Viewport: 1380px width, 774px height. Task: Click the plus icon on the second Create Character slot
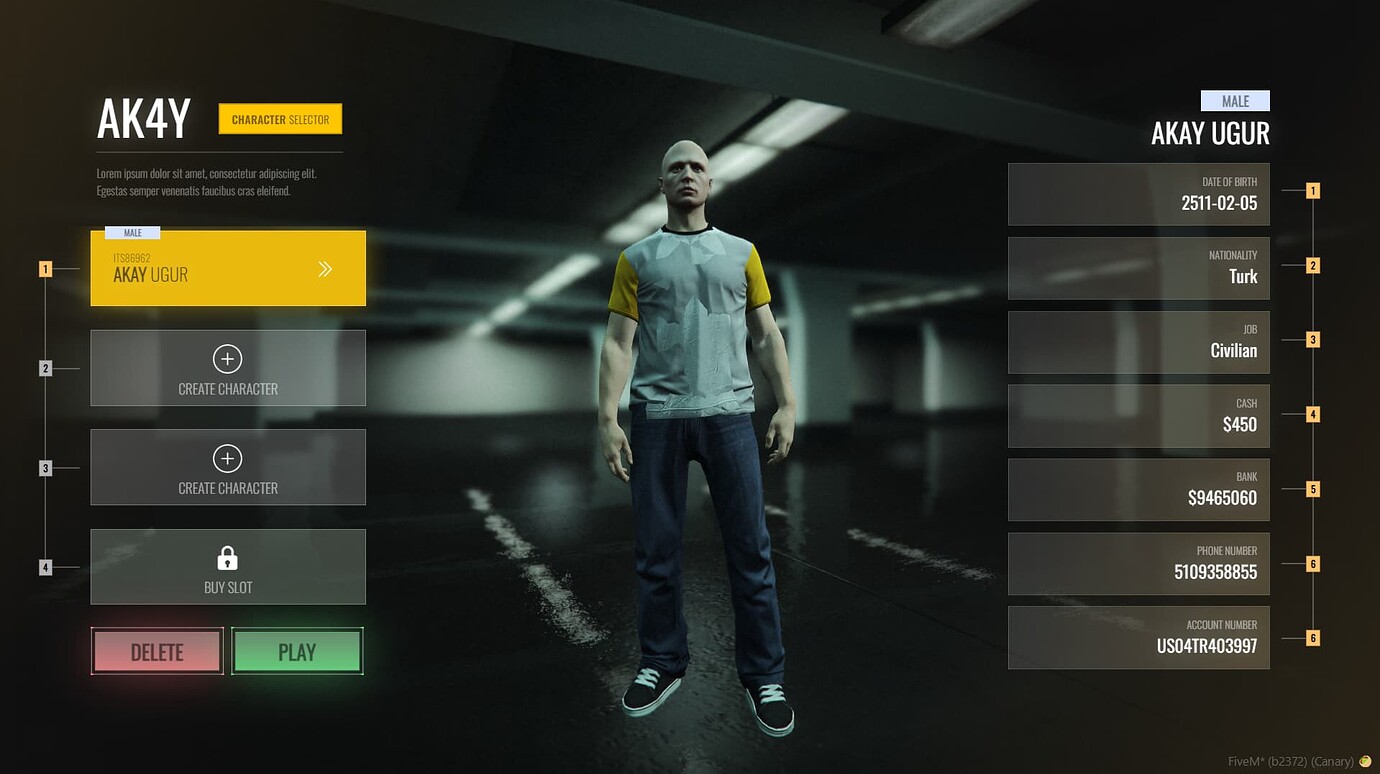tap(227, 358)
